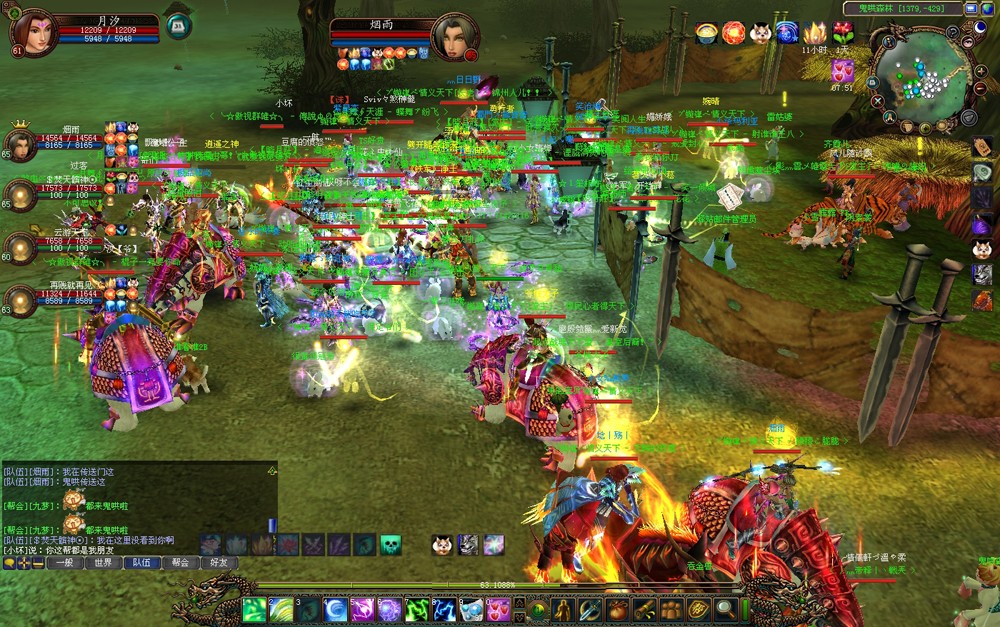Open the globe world map button
This screenshot has height=627, width=1000.
(x=987, y=9)
